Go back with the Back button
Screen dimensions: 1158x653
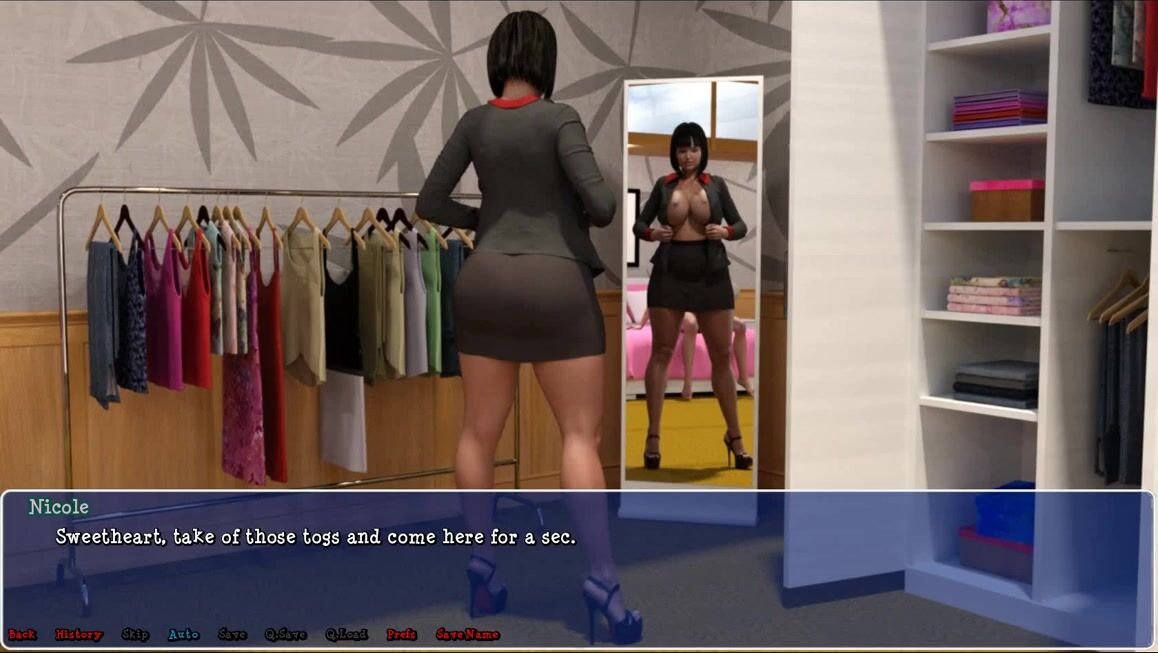point(22,634)
